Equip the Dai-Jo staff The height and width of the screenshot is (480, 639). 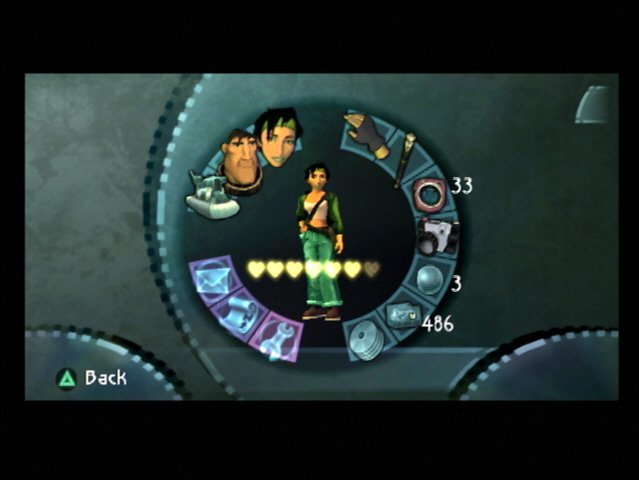(406, 158)
